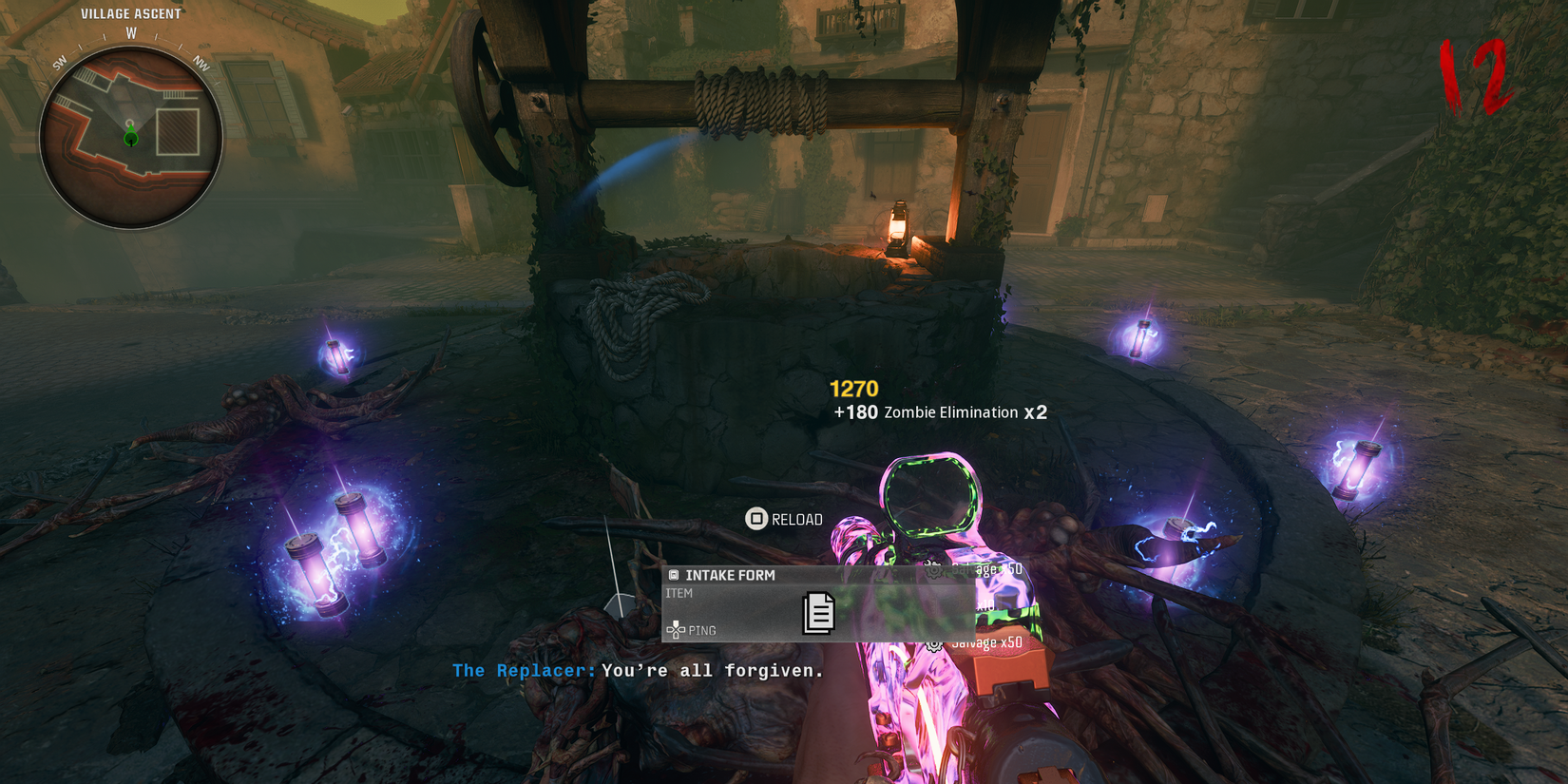Expand the W compass marker above the minimap
Viewport: 1568px width, 784px height.
[x=131, y=32]
